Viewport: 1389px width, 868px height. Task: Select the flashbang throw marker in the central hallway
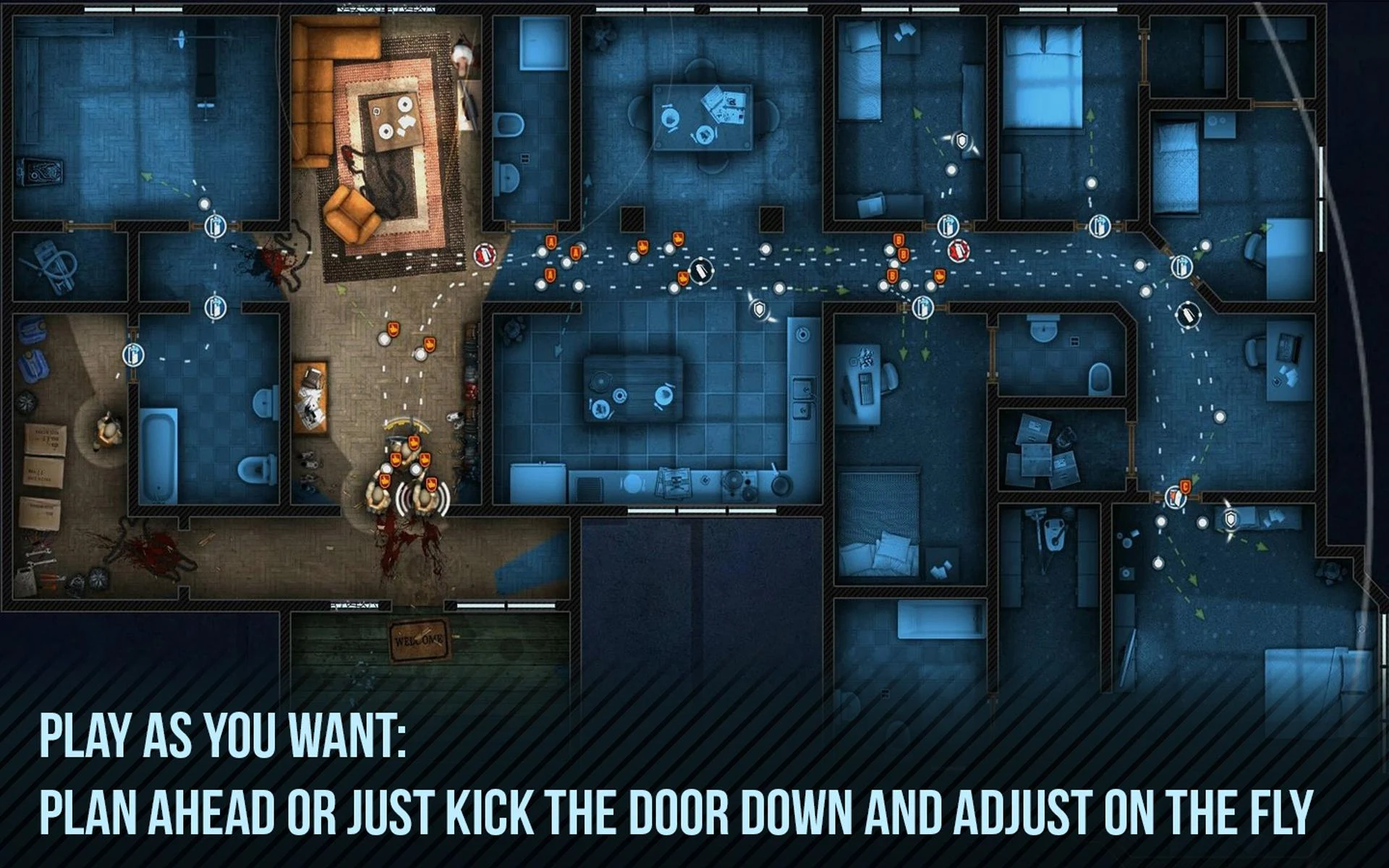click(x=700, y=271)
